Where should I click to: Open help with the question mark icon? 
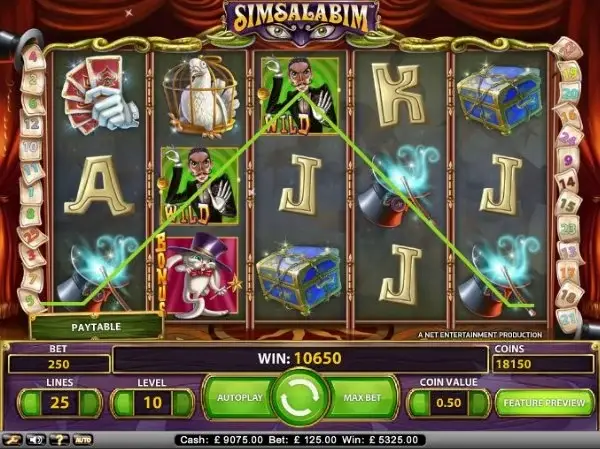pos(59,439)
